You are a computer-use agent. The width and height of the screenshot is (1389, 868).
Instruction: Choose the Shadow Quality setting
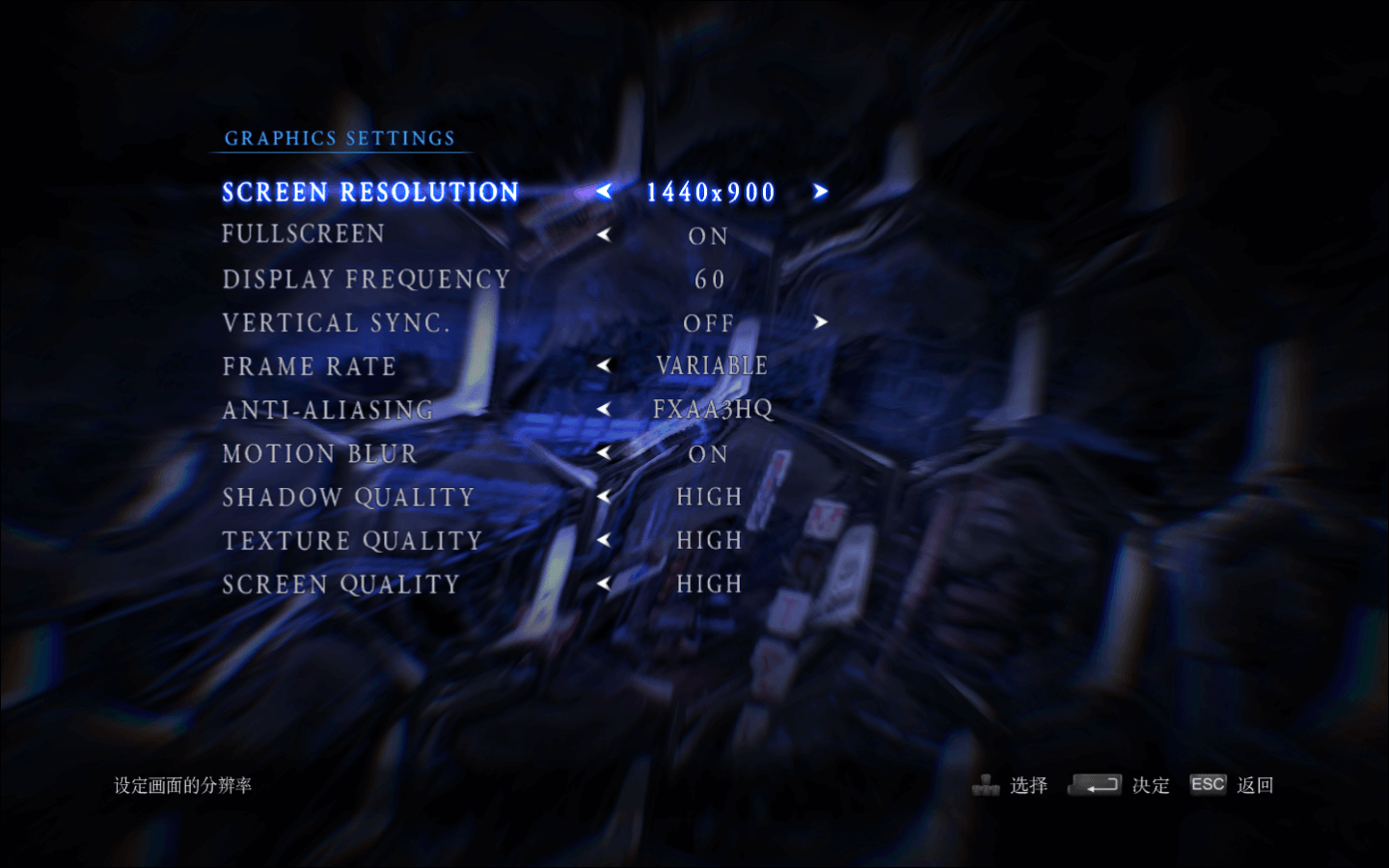(348, 498)
